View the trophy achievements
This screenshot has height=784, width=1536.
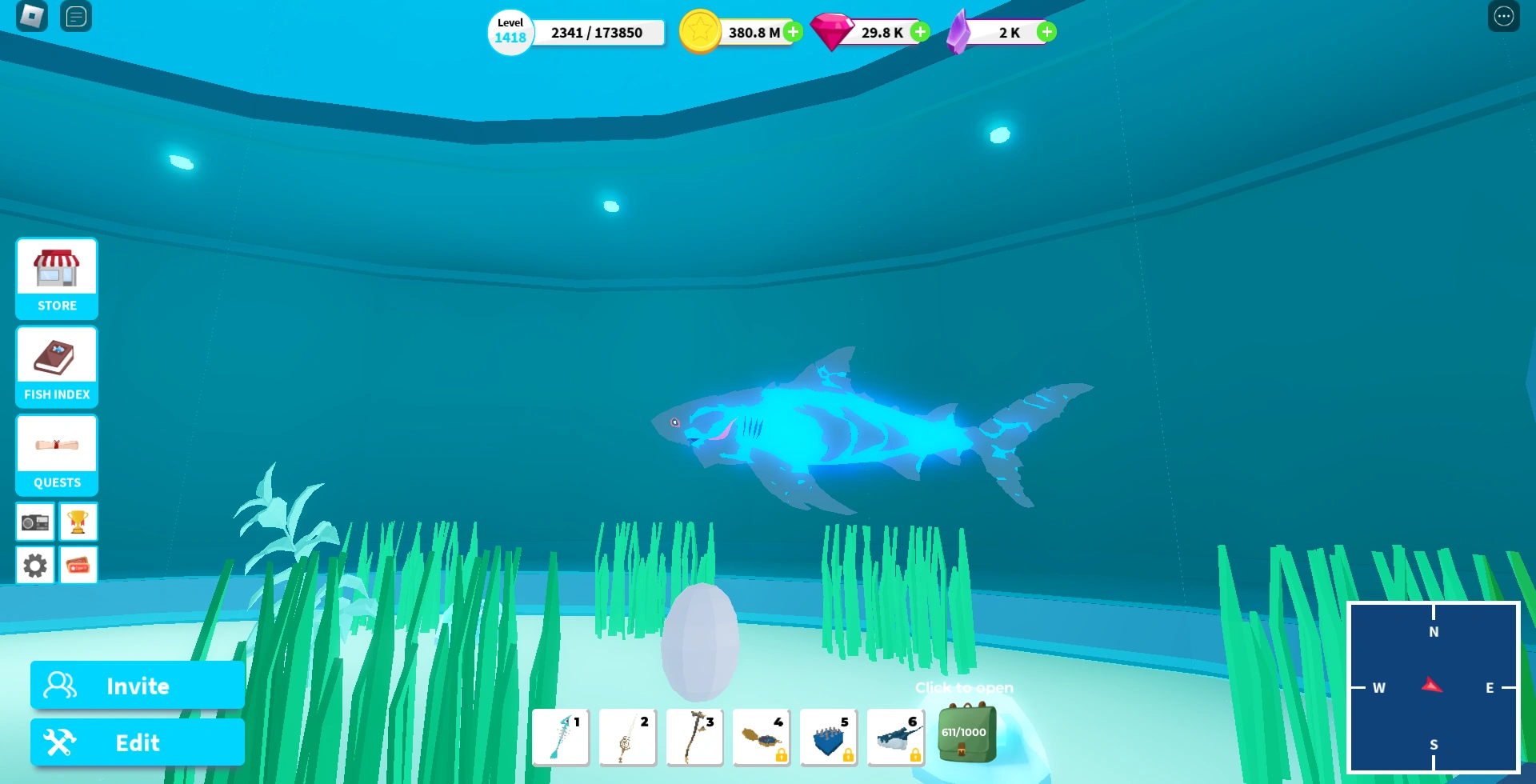[78, 521]
